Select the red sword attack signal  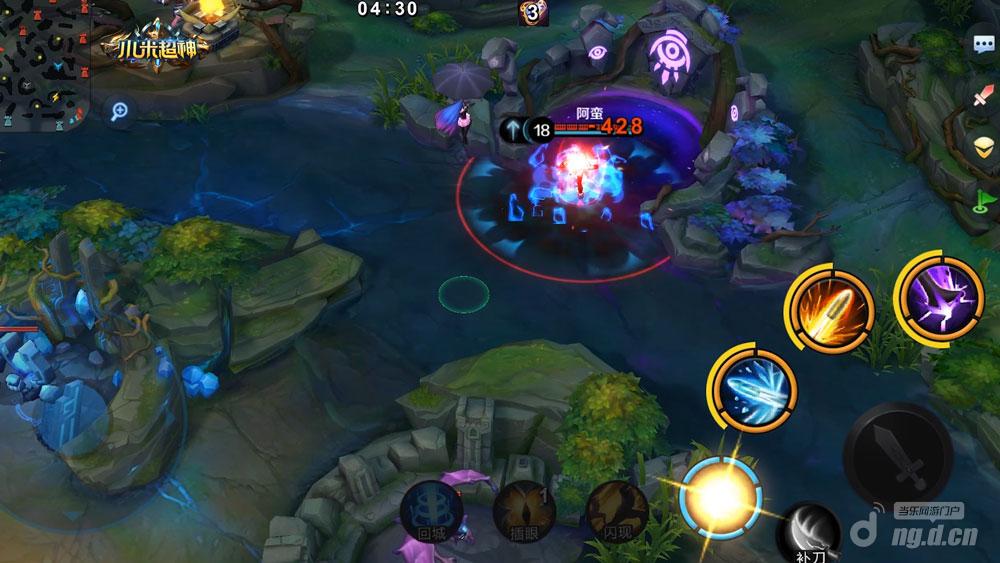982,98
